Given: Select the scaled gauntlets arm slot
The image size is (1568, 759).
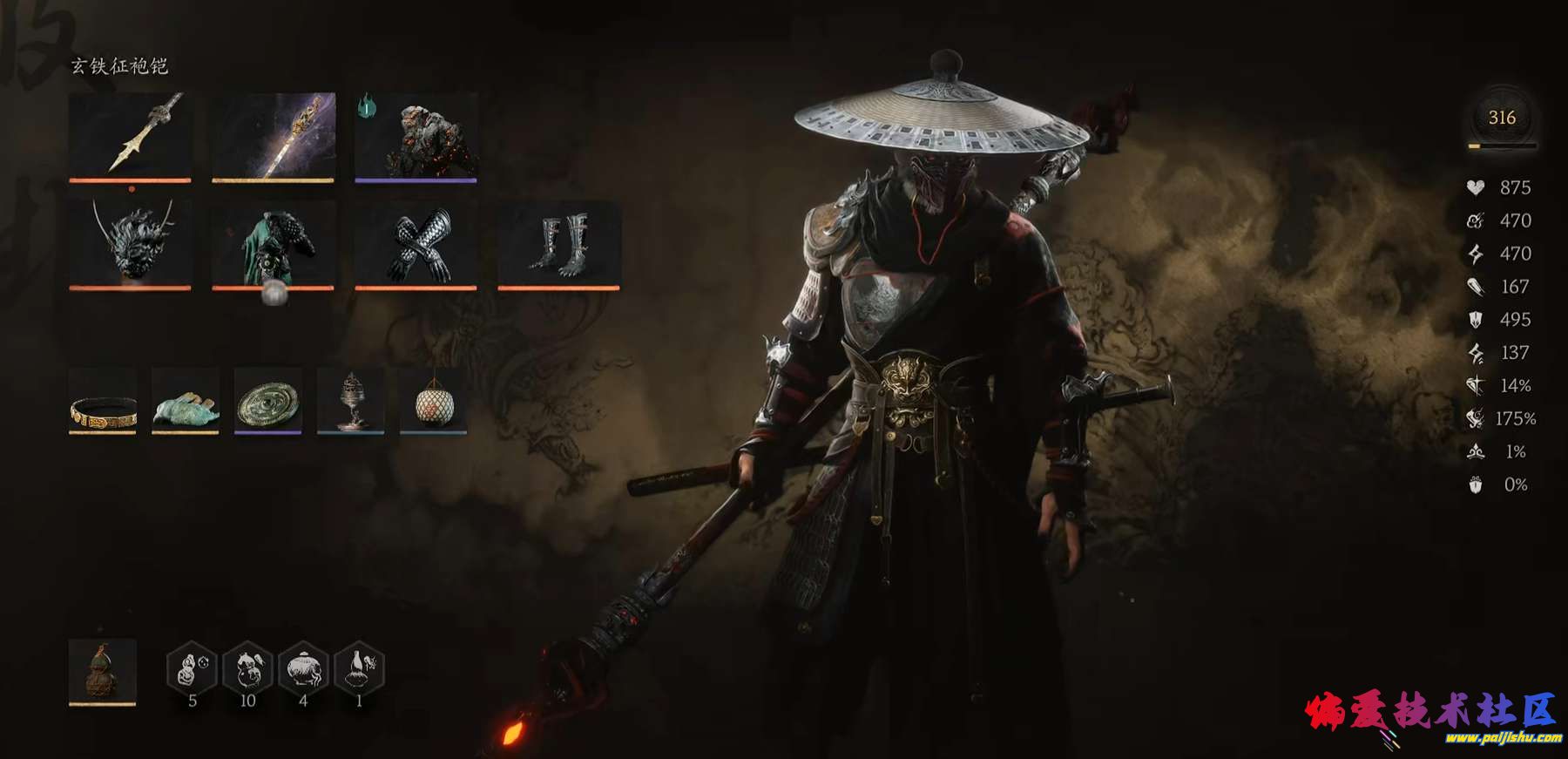Looking at the screenshot, I should point(416,244).
